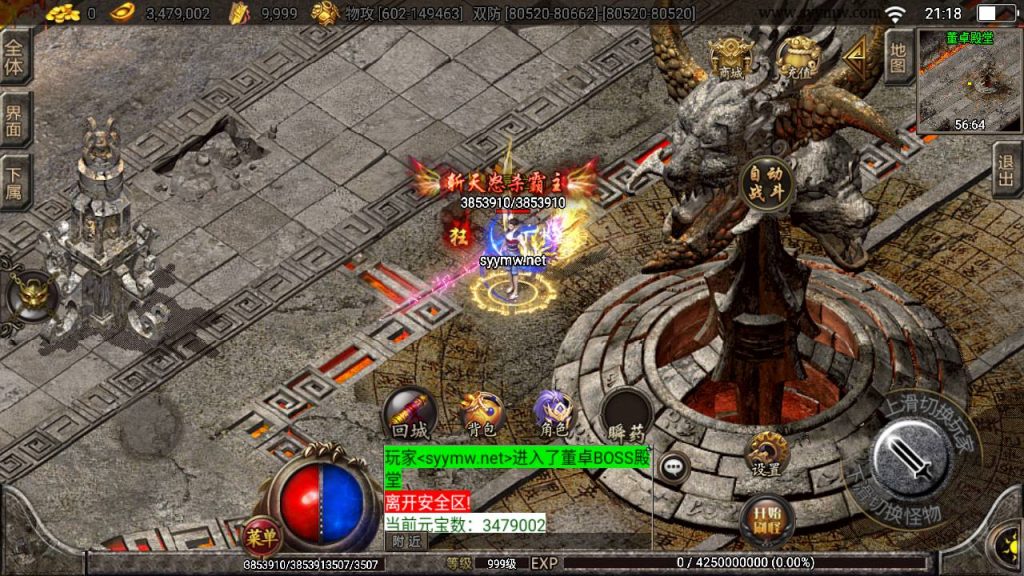1024x576 pixels.
Task: Click the golden triangle collapse arrow
Action: (857, 58)
